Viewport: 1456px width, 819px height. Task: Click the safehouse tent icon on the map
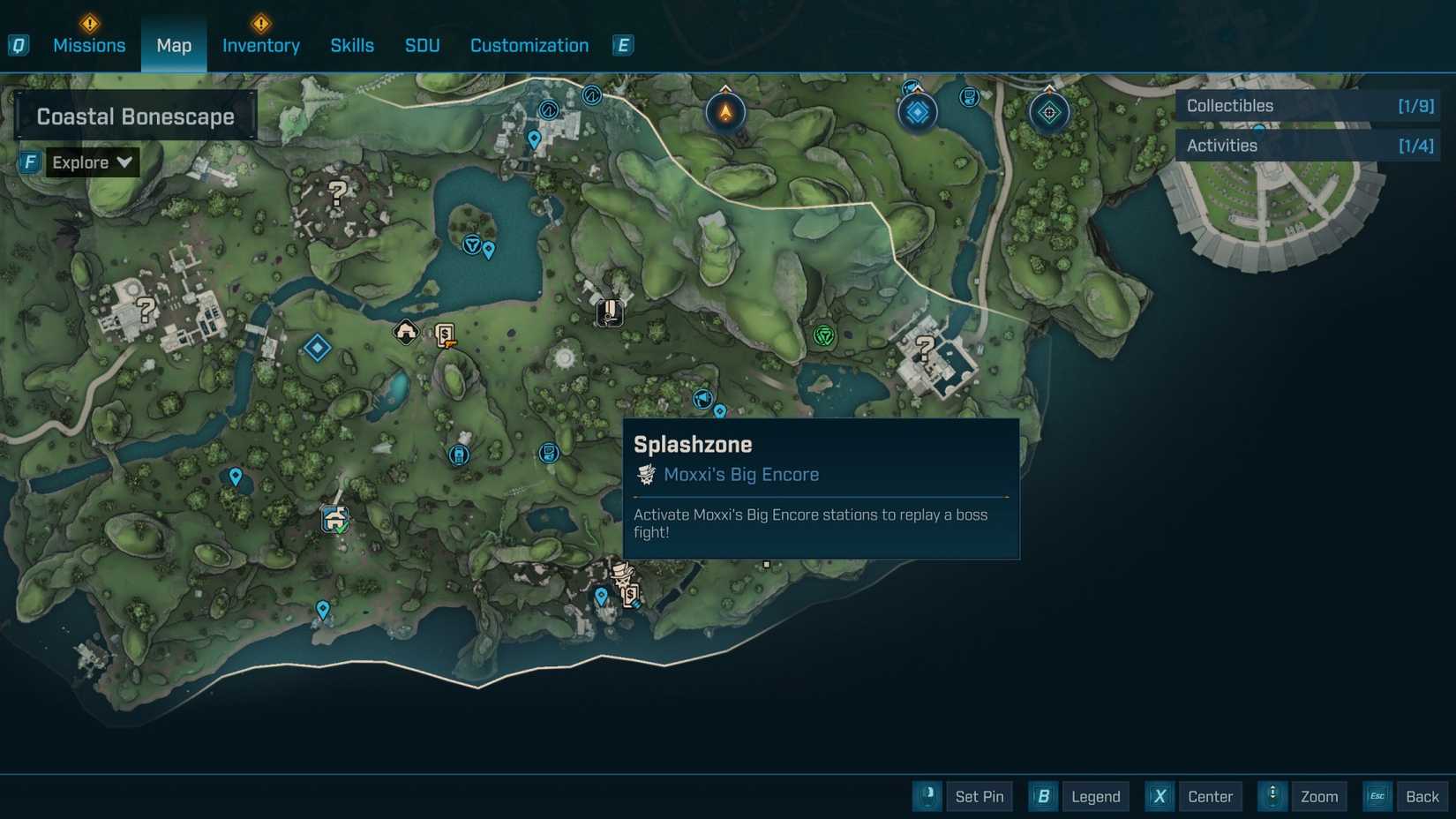click(403, 333)
